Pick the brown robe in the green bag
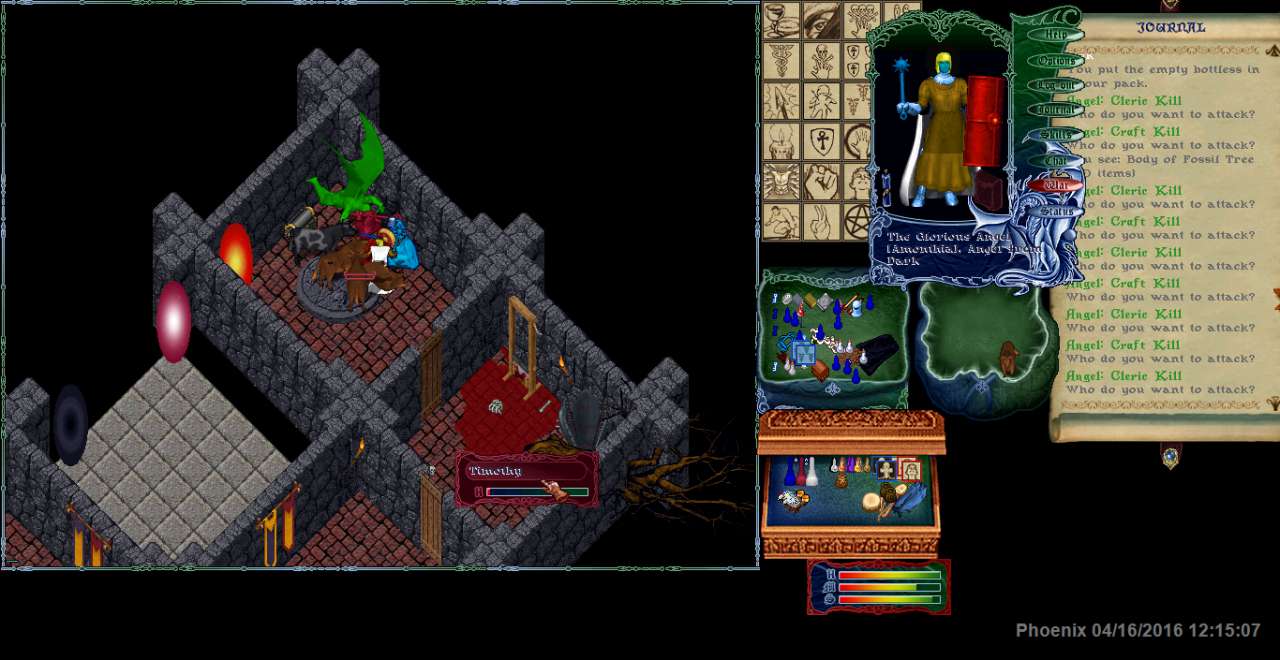Image resolution: width=1280 pixels, height=660 pixels. coord(1008,358)
